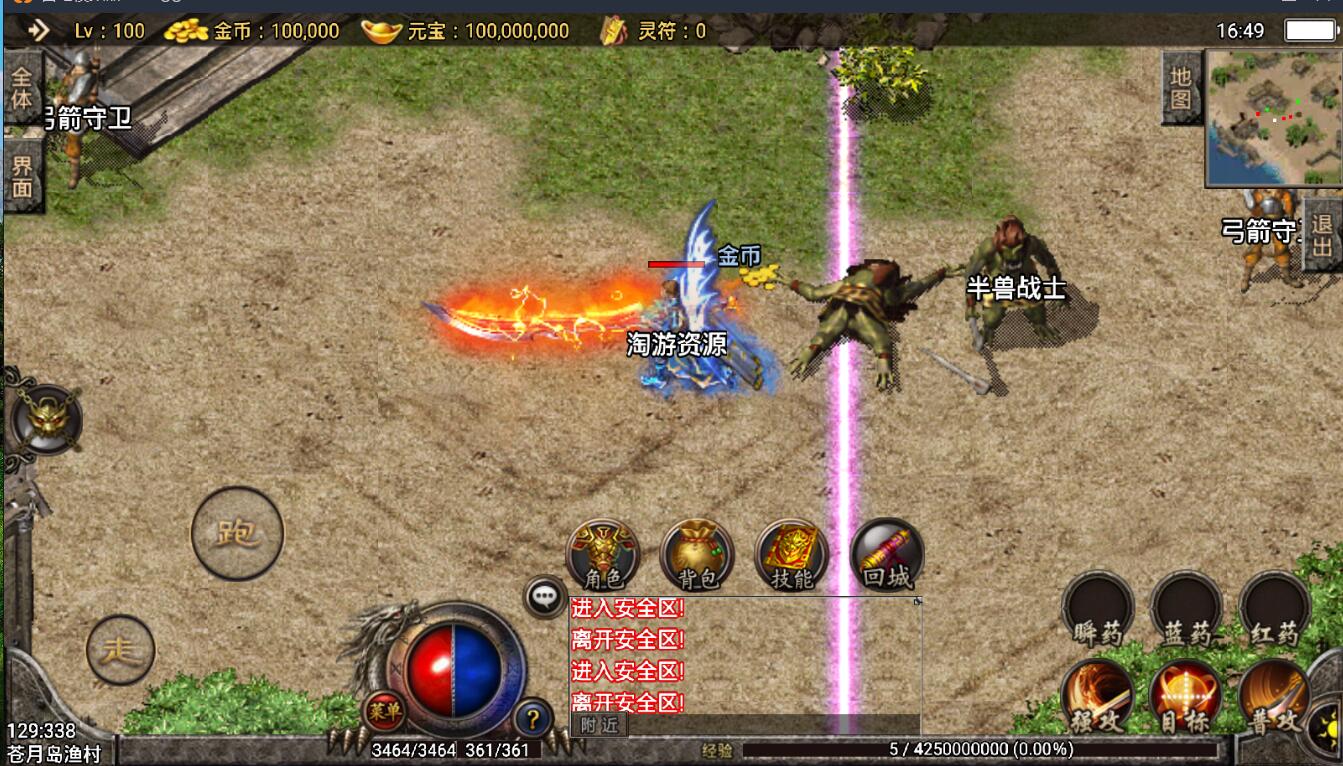Open the 背包 backpack bag

pos(697,555)
